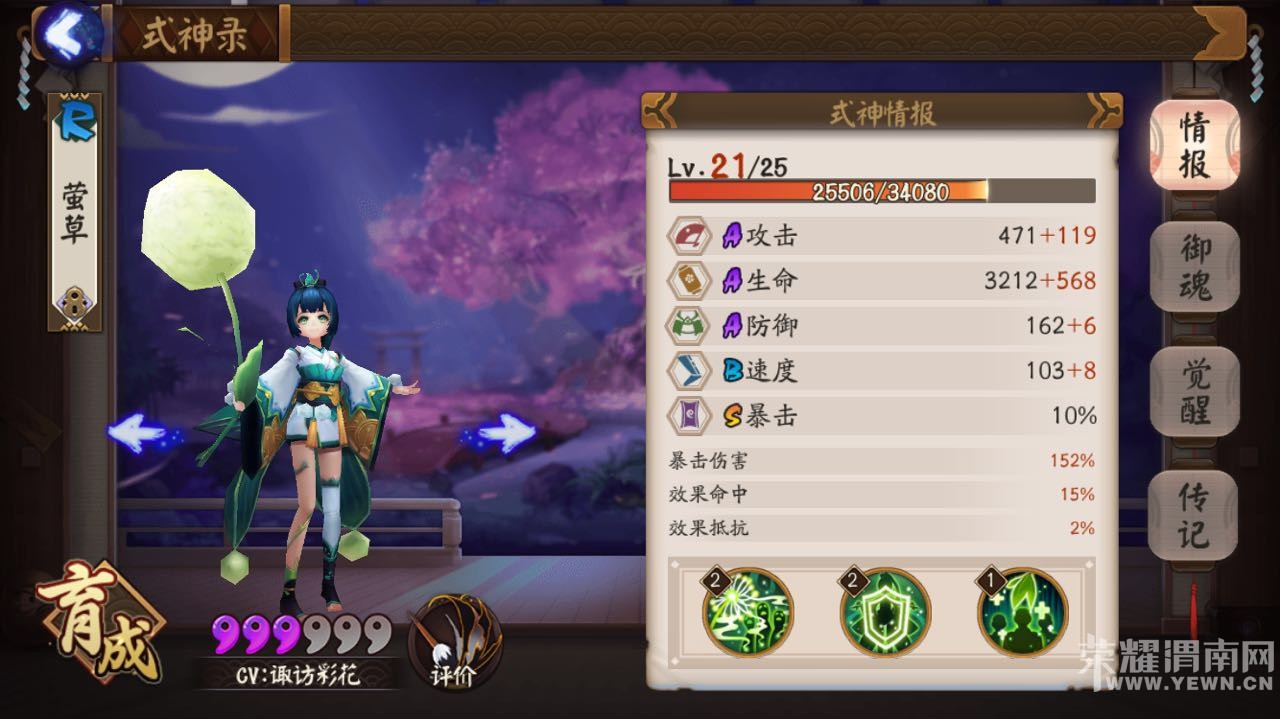
Task: Open the 育成 training menu
Action: click(98, 621)
